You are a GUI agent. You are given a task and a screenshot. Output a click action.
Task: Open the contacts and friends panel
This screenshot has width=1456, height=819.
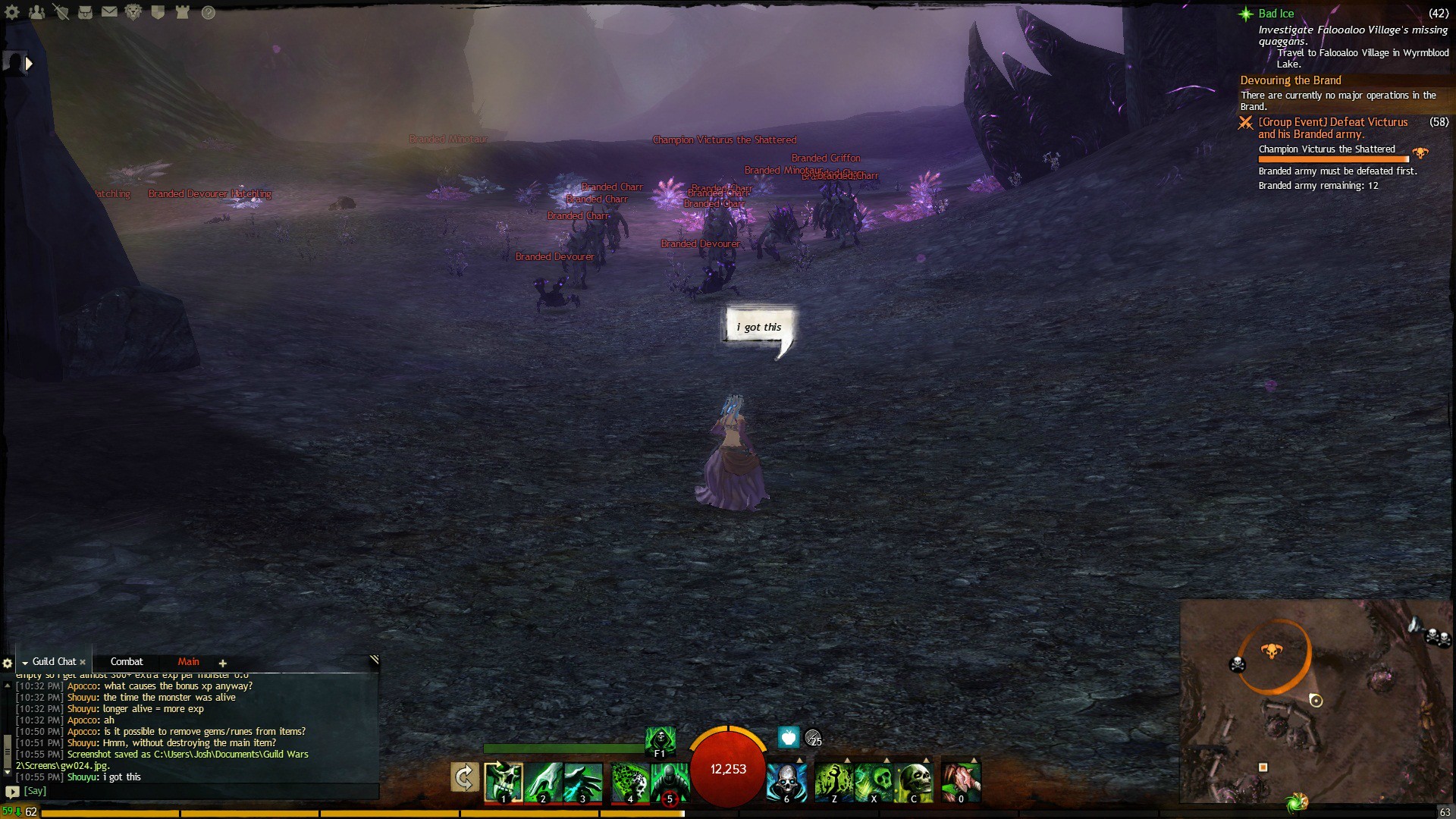[36, 12]
